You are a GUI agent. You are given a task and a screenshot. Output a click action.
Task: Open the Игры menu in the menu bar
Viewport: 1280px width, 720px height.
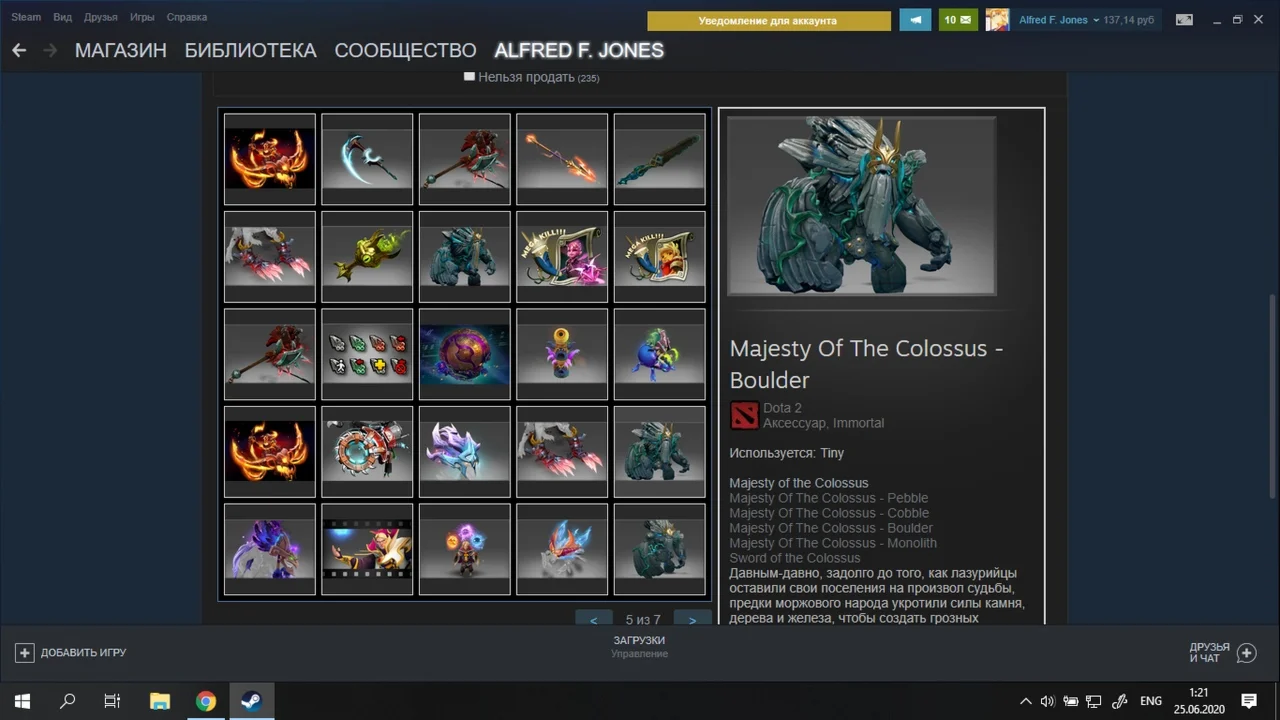(141, 17)
